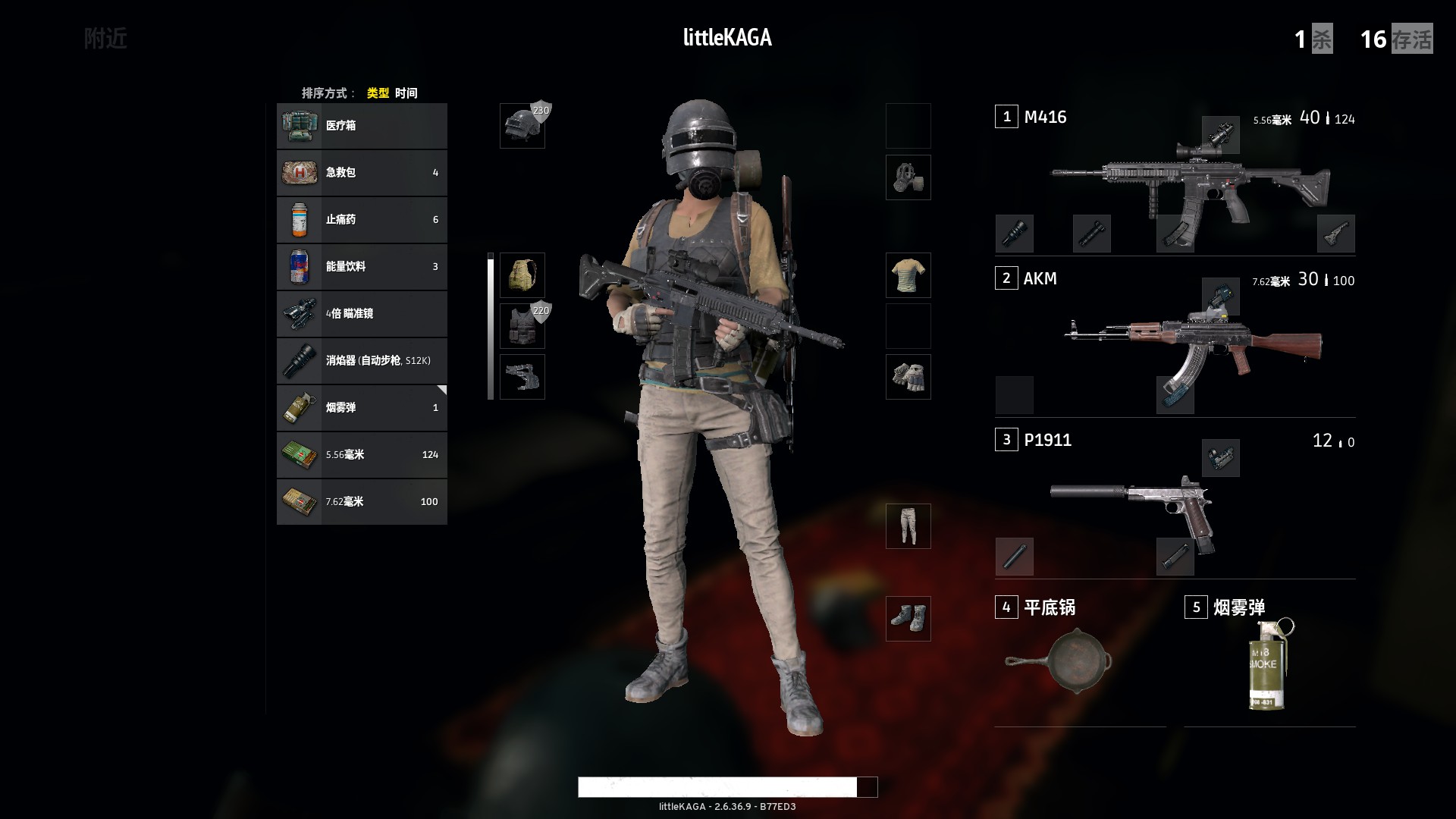Select the 消焰器 flash hider item
The image size is (1456, 819).
pyautogui.click(x=300, y=361)
